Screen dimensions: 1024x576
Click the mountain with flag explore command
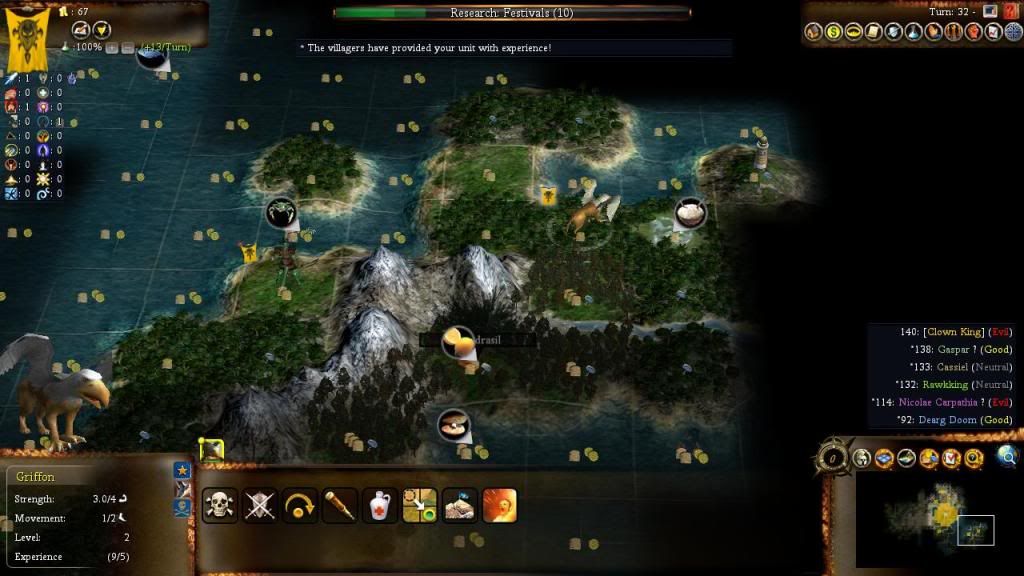pyautogui.click(x=460, y=505)
